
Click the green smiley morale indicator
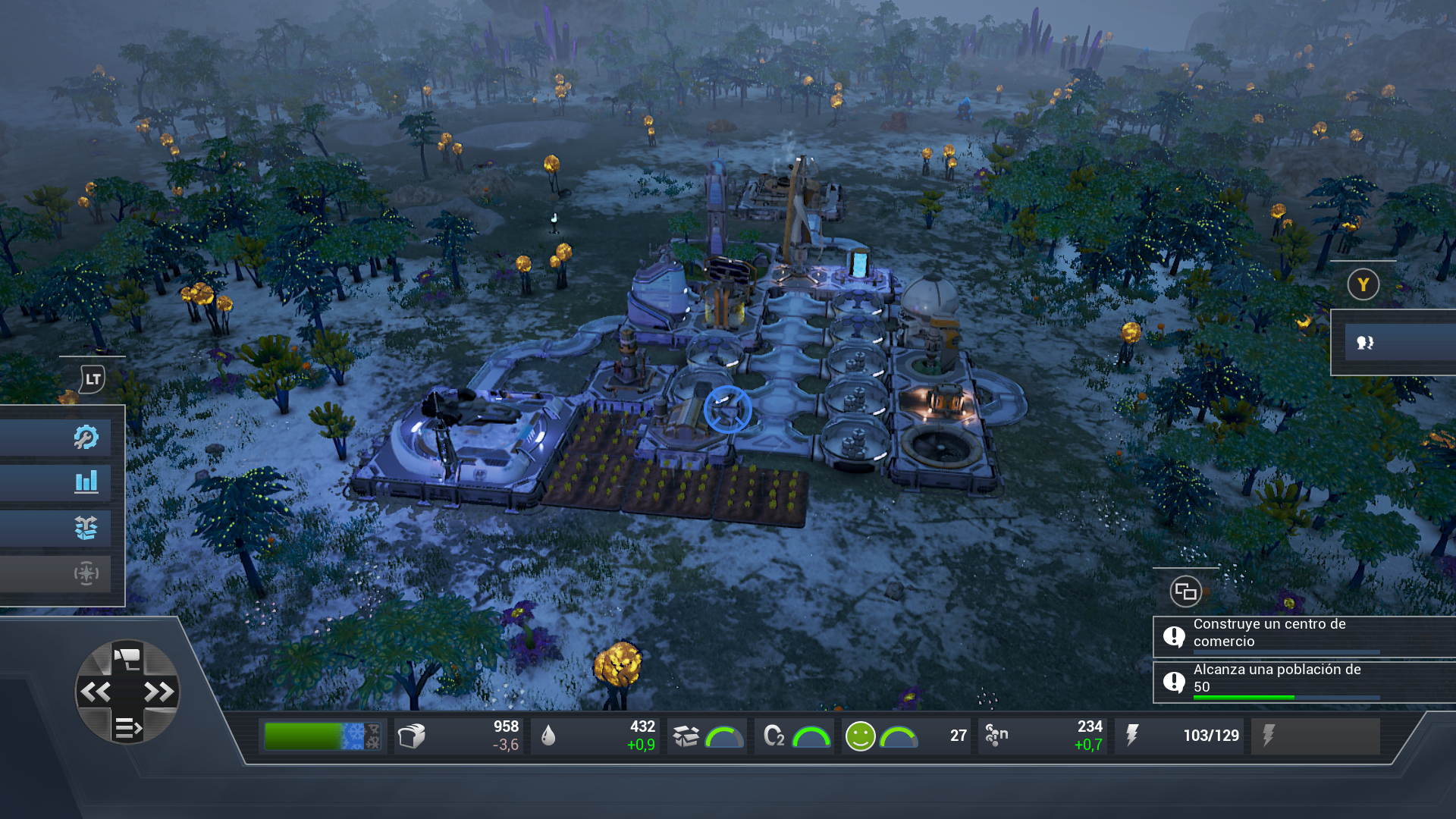click(x=860, y=736)
